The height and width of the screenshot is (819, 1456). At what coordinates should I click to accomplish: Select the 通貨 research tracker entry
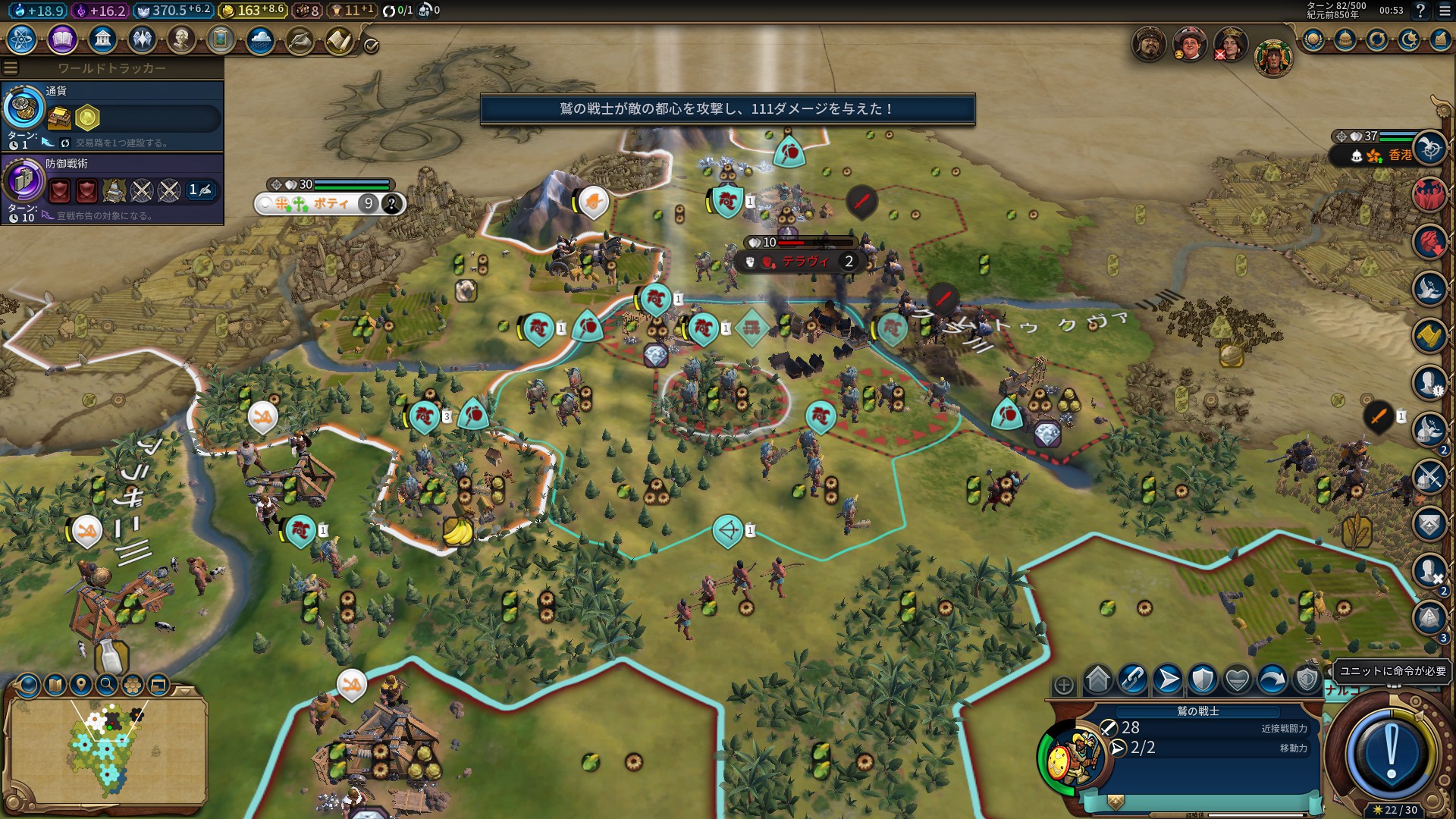pyautogui.click(x=112, y=115)
